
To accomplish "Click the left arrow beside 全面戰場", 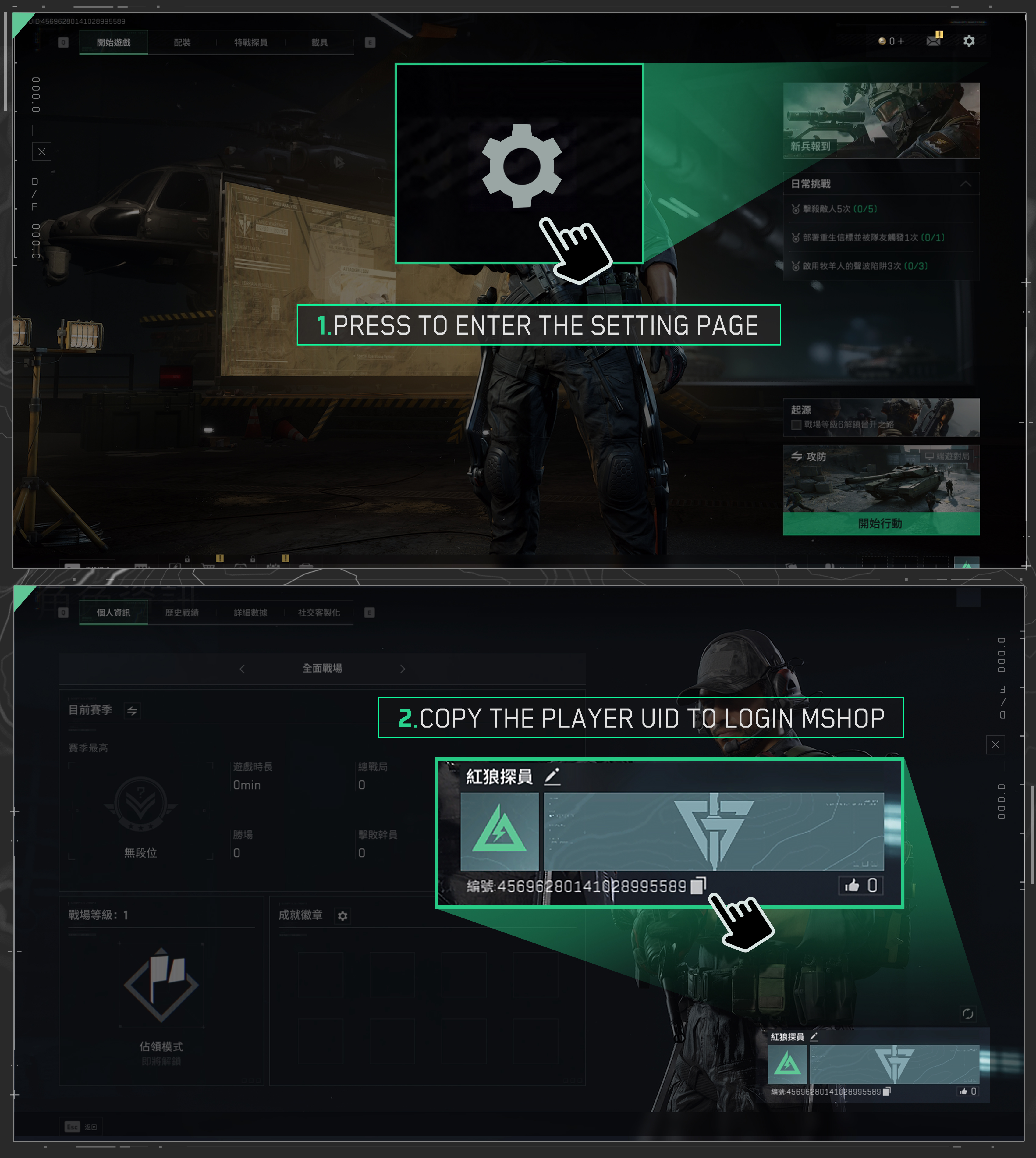I will pyautogui.click(x=241, y=669).
